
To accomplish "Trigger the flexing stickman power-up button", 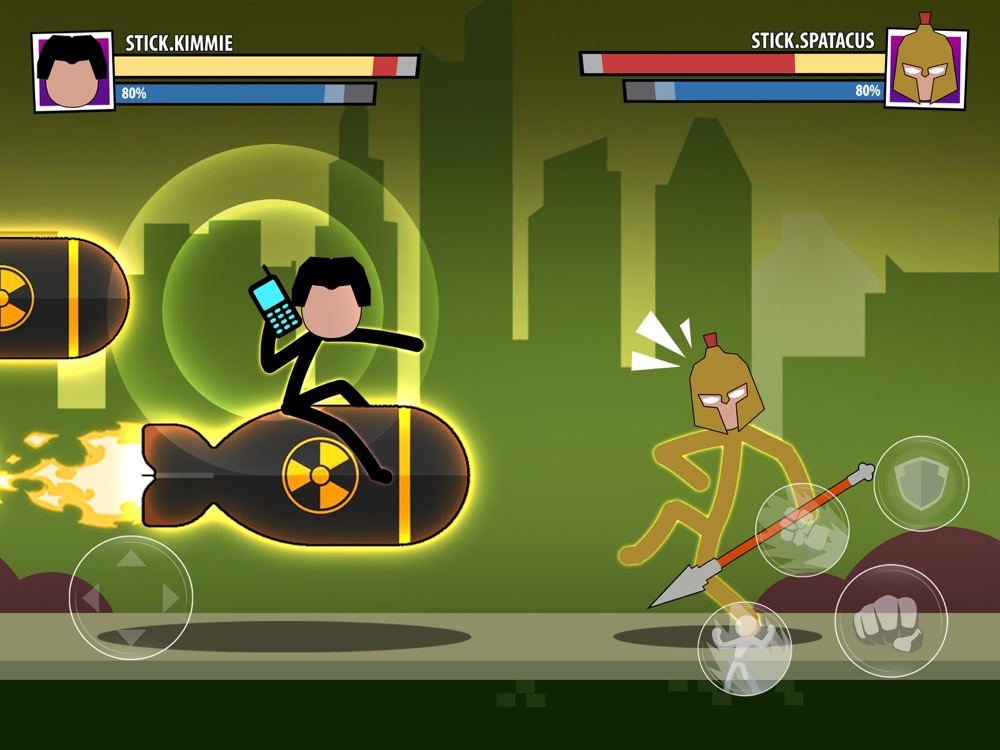I will 744,648.
